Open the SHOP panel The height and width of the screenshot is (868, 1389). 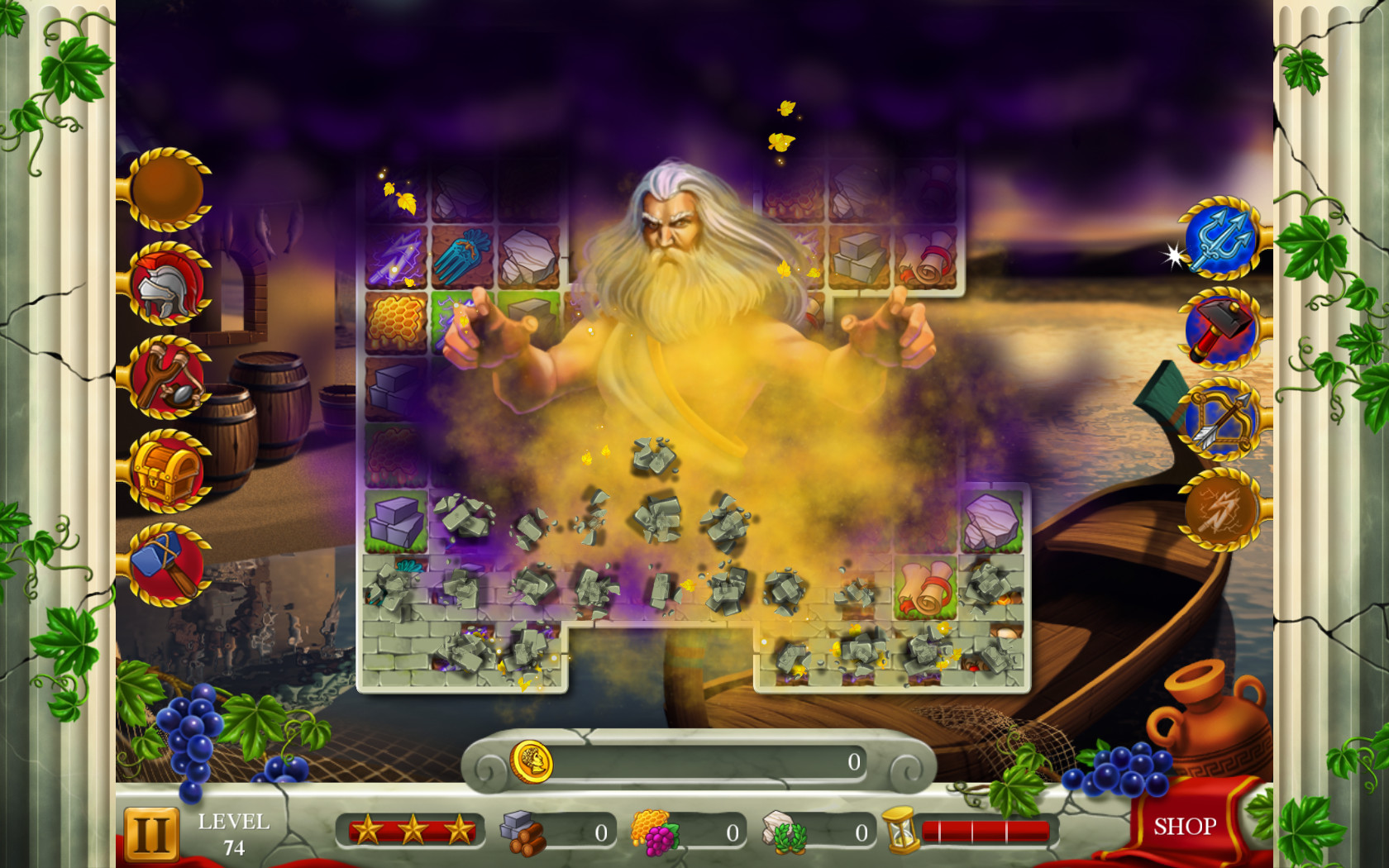point(1184,825)
